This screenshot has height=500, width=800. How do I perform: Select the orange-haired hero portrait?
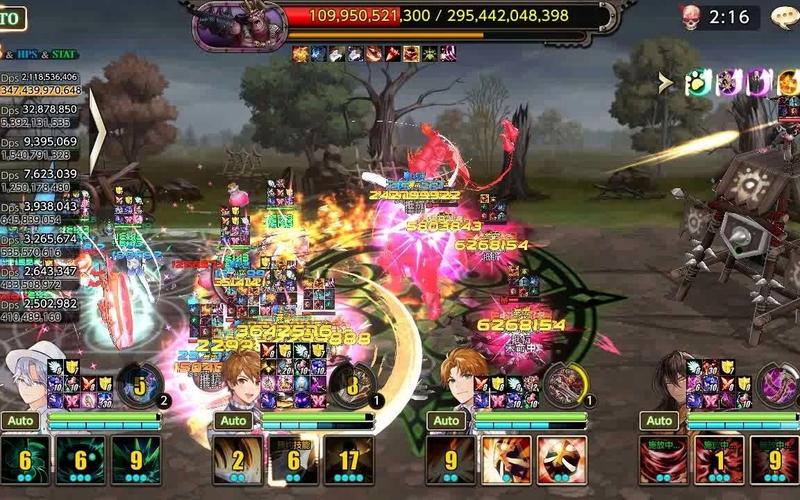click(x=462, y=375)
